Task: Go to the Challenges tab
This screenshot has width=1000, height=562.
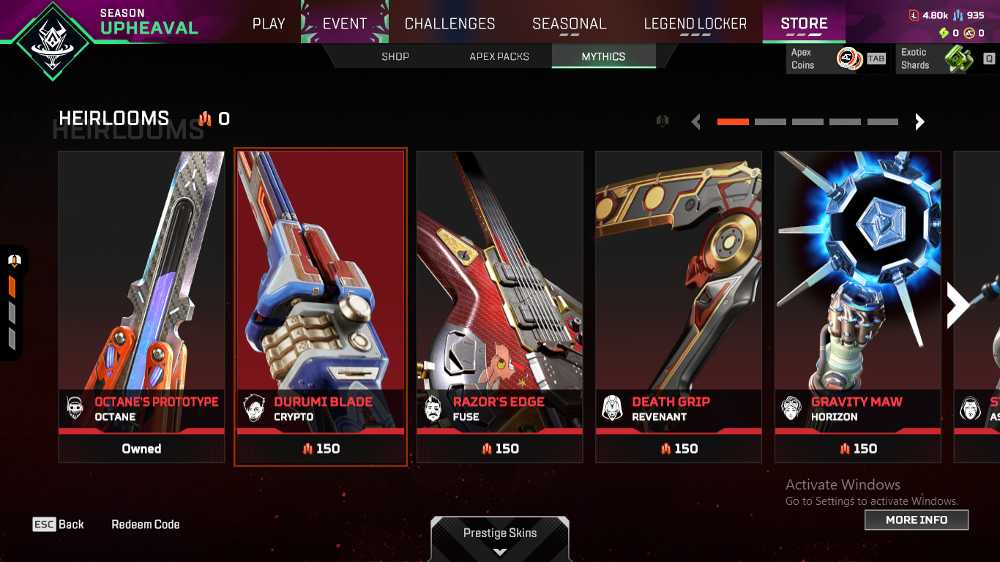Action: click(449, 23)
